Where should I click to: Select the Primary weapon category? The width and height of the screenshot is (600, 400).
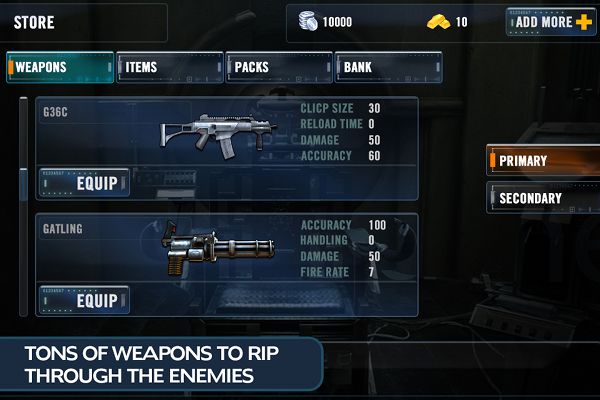542,160
